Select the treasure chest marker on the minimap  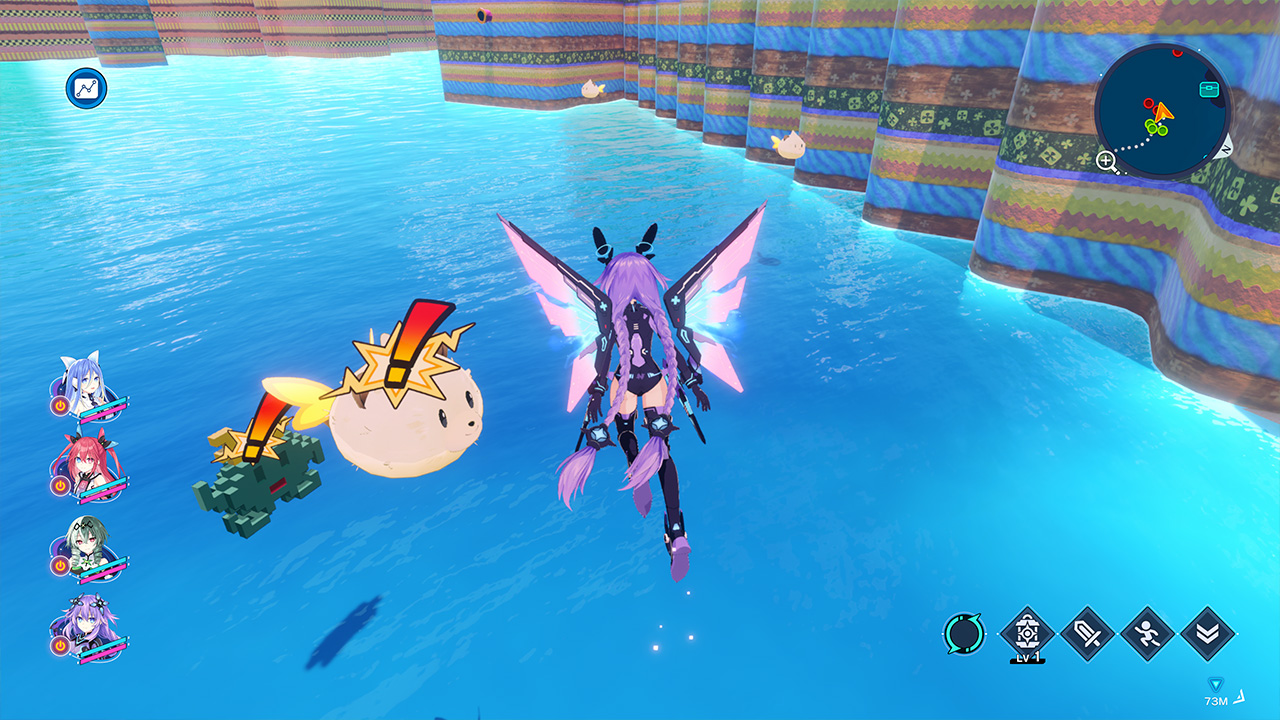pyautogui.click(x=1209, y=89)
